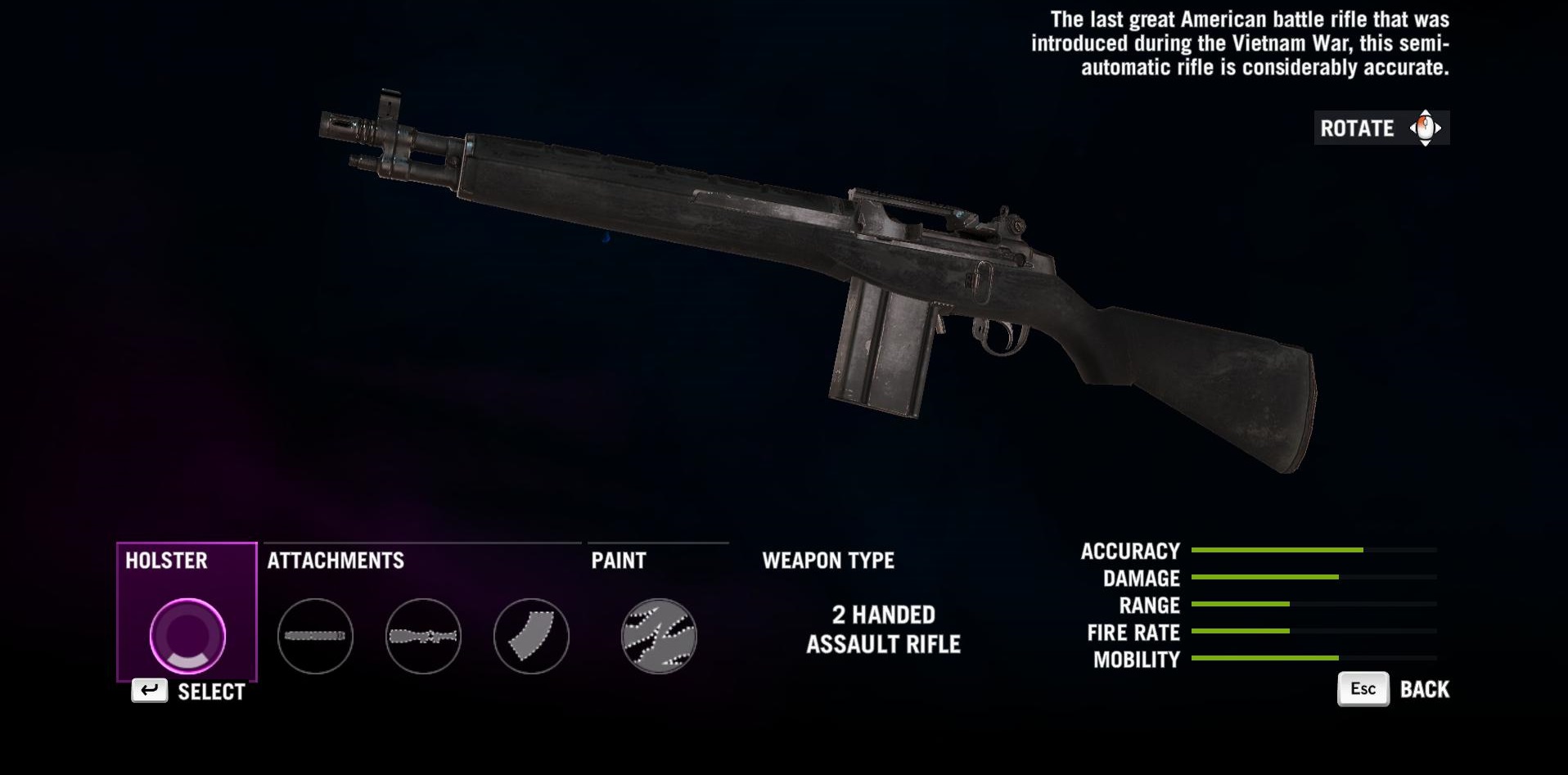Screen dimensions: 1568x775
Task: Choose the suppressor barrel attachment slot
Action: 315,636
